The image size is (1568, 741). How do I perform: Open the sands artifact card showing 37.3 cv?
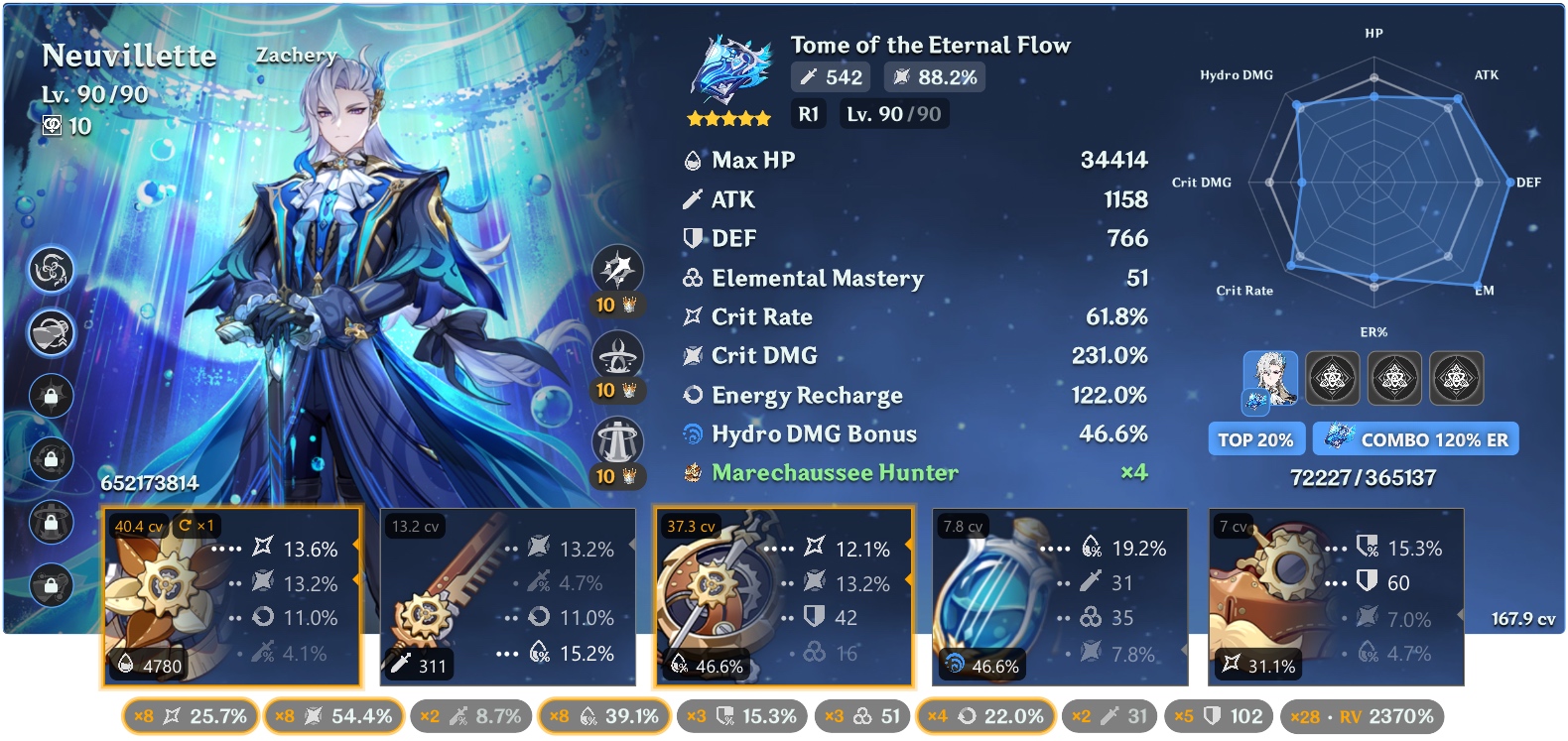[783, 597]
